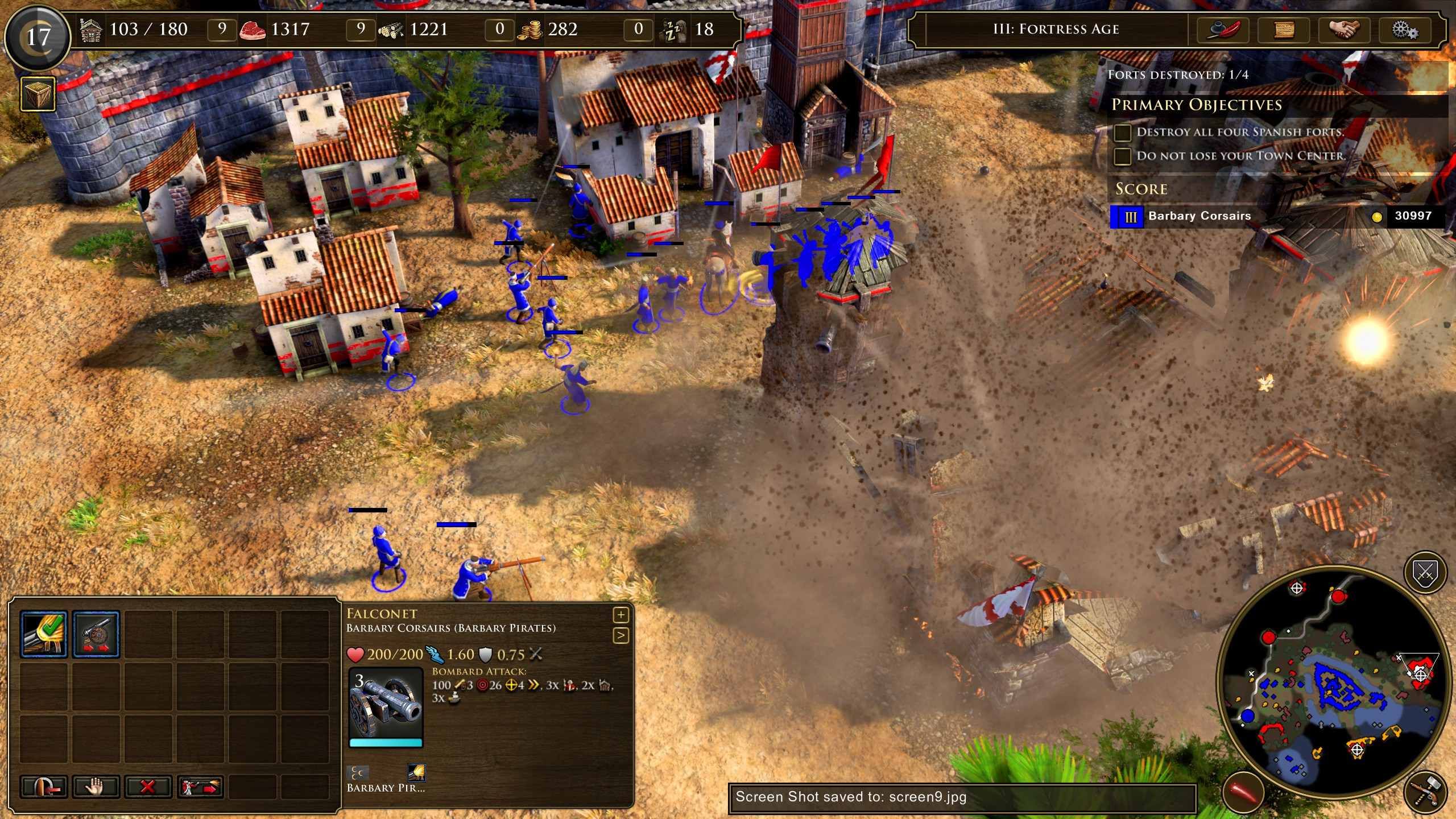The width and height of the screenshot is (1456, 819).
Task: Open the Objectives quill icon
Action: (1222, 30)
